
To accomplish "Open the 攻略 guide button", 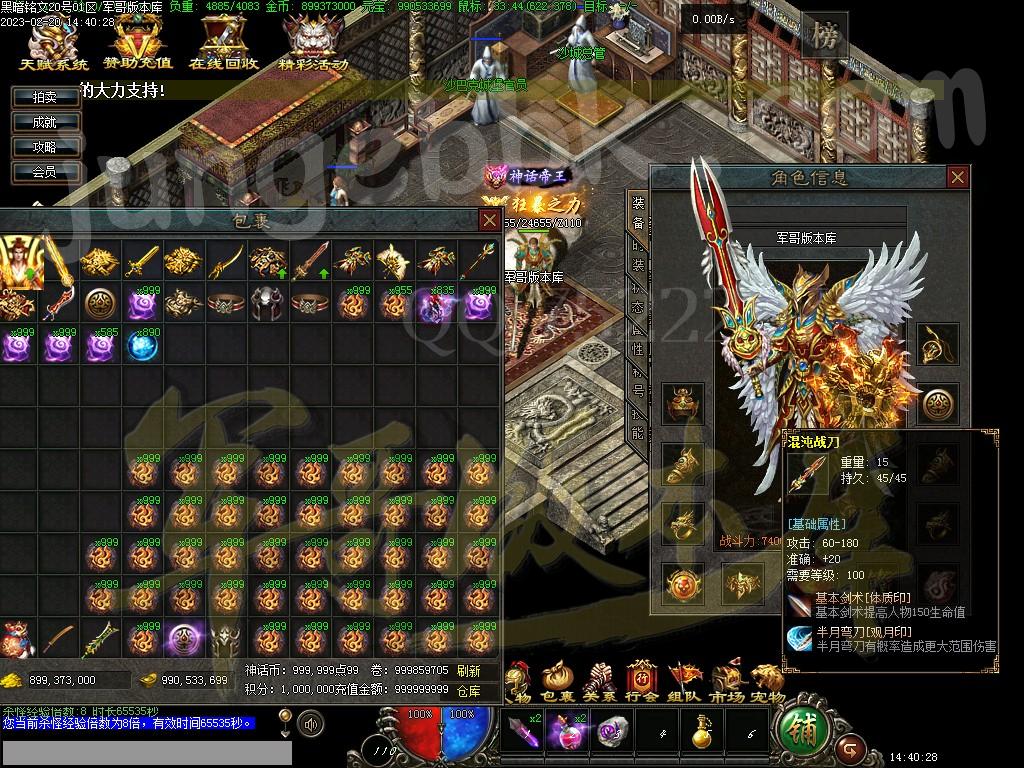I will 45,147.
